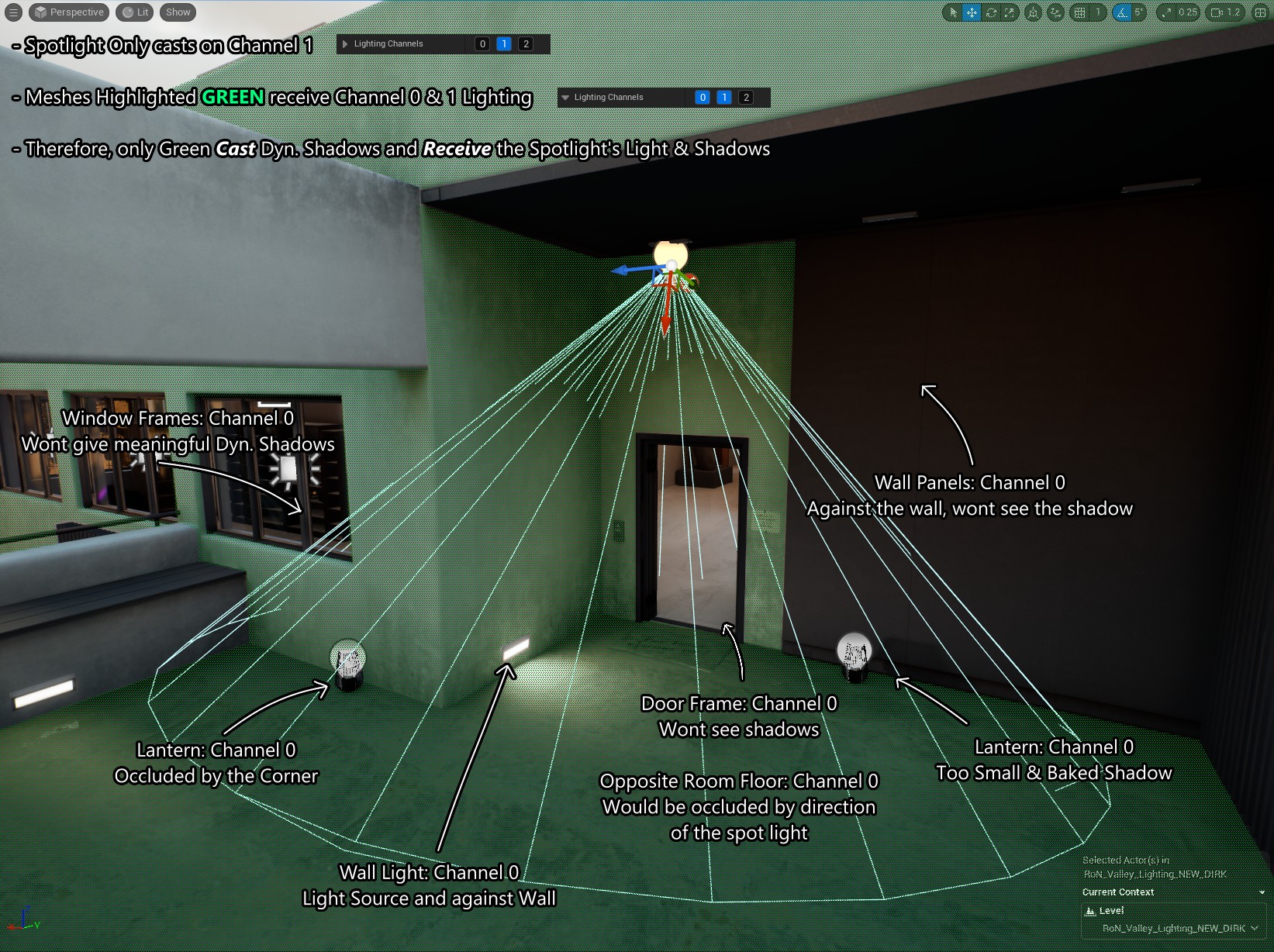The width and height of the screenshot is (1274, 952).
Task: Collapse the expanded Lighting Channels section
Action: coord(564,97)
